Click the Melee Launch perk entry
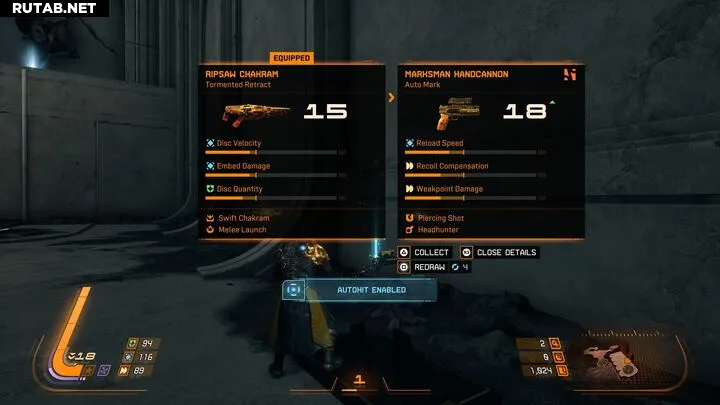720x405 pixels. [x=242, y=229]
